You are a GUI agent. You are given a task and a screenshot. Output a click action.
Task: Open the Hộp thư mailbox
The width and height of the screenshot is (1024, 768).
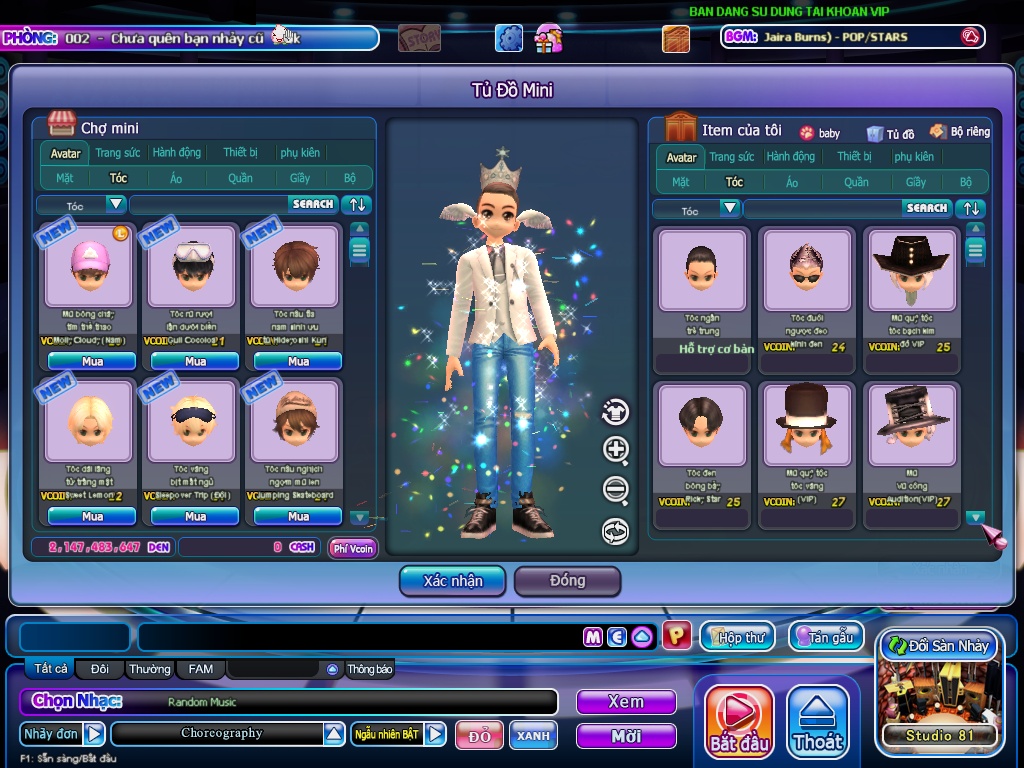coord(738,637)
